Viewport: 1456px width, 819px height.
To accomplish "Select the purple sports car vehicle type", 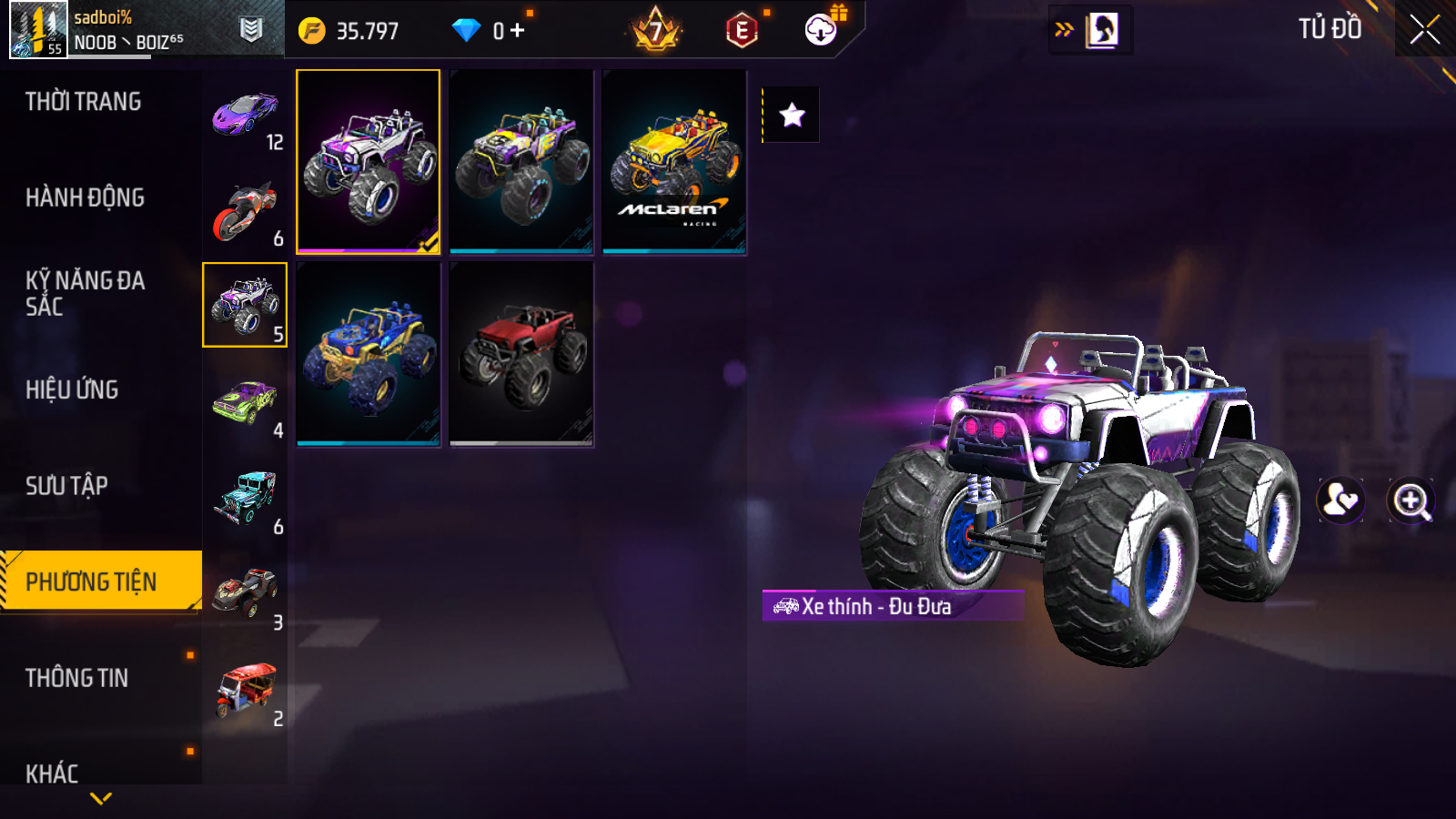I will pos(246,114).
